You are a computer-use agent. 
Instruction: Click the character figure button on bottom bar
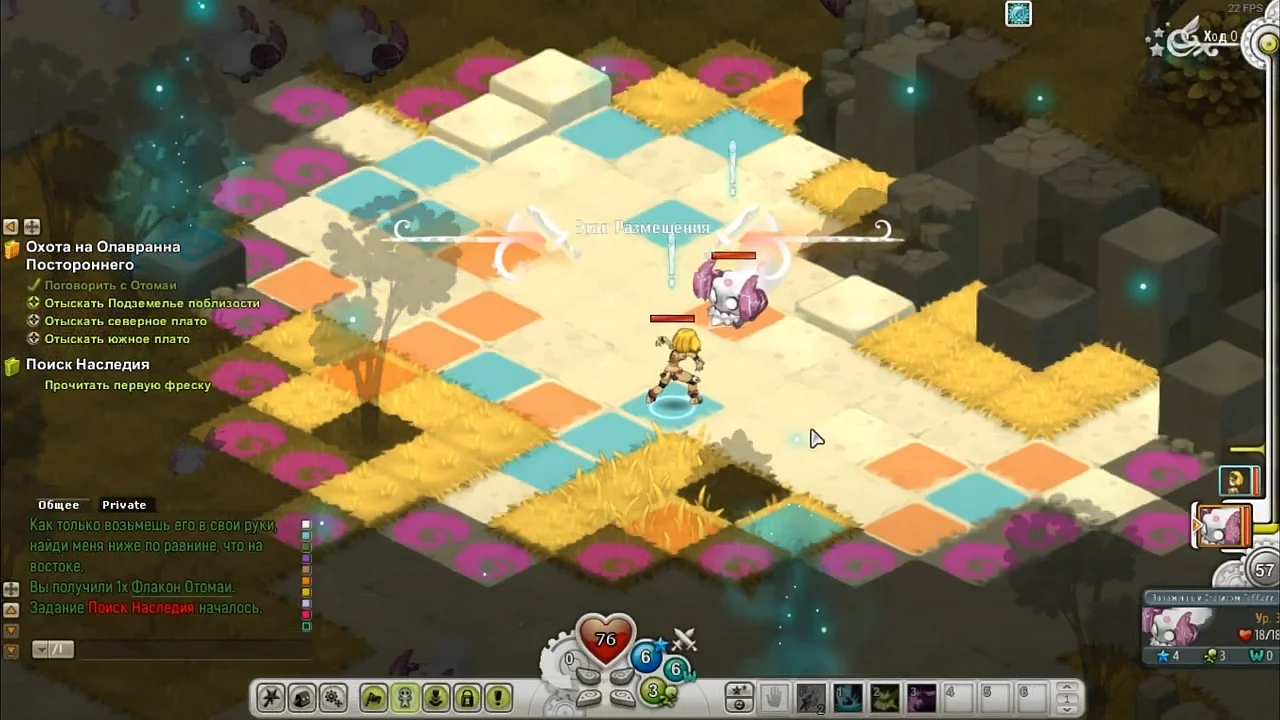point(405,697)
